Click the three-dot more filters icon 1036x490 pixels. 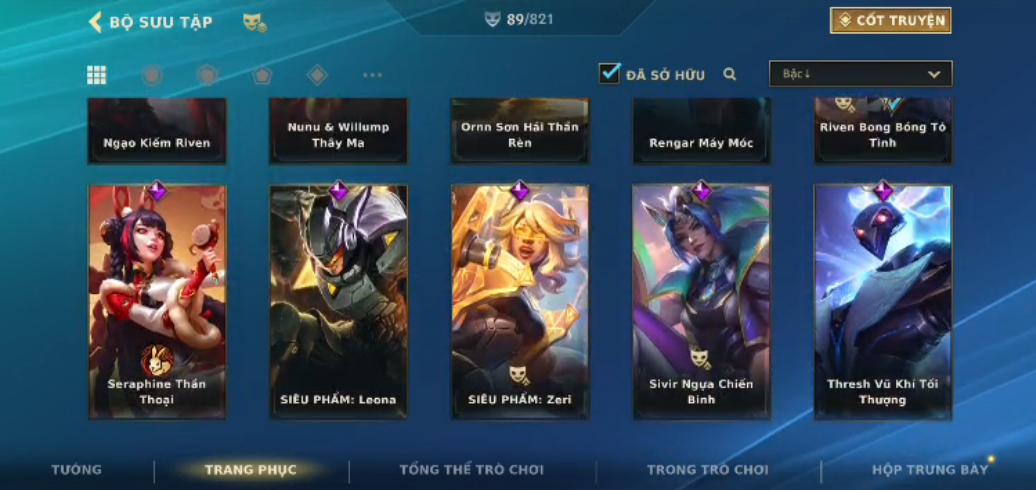372,75
